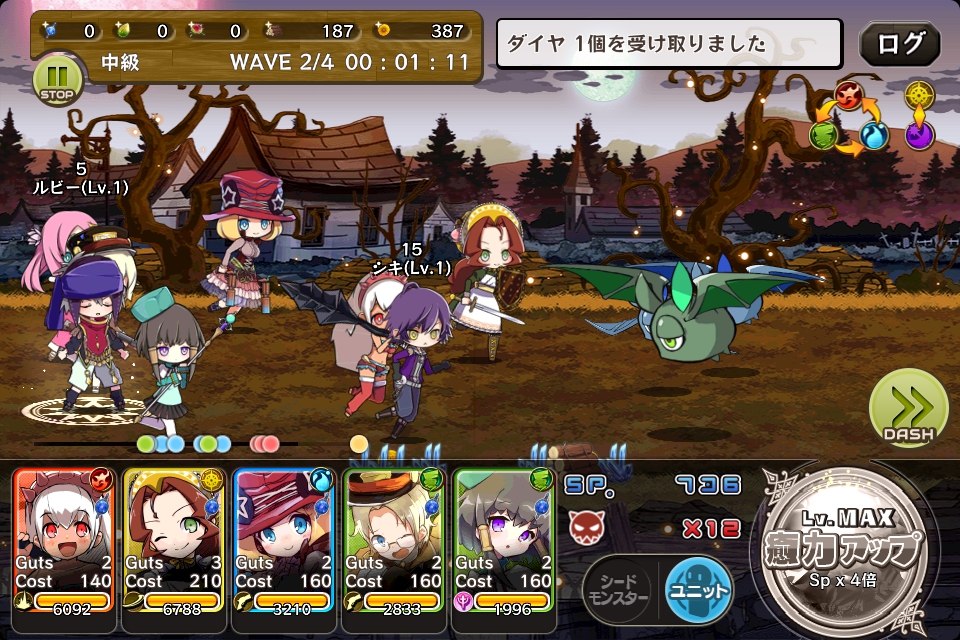Pause the battle with the STOP button

[58, 80]
